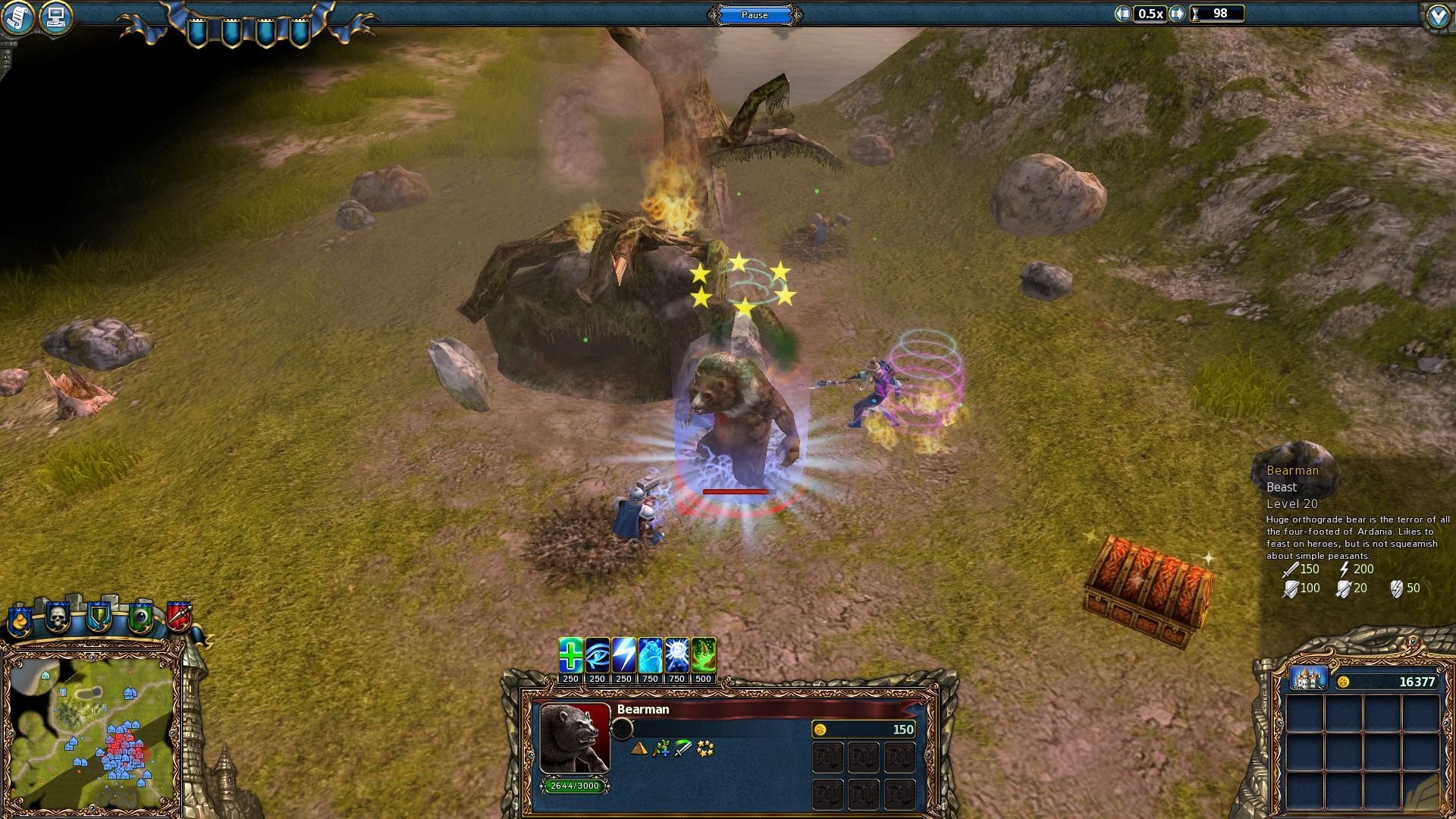Select the red sword banner
Image resolution: width=1456 pixels, height=819 pixels.
pyautogui.click(x=179, y=617)
